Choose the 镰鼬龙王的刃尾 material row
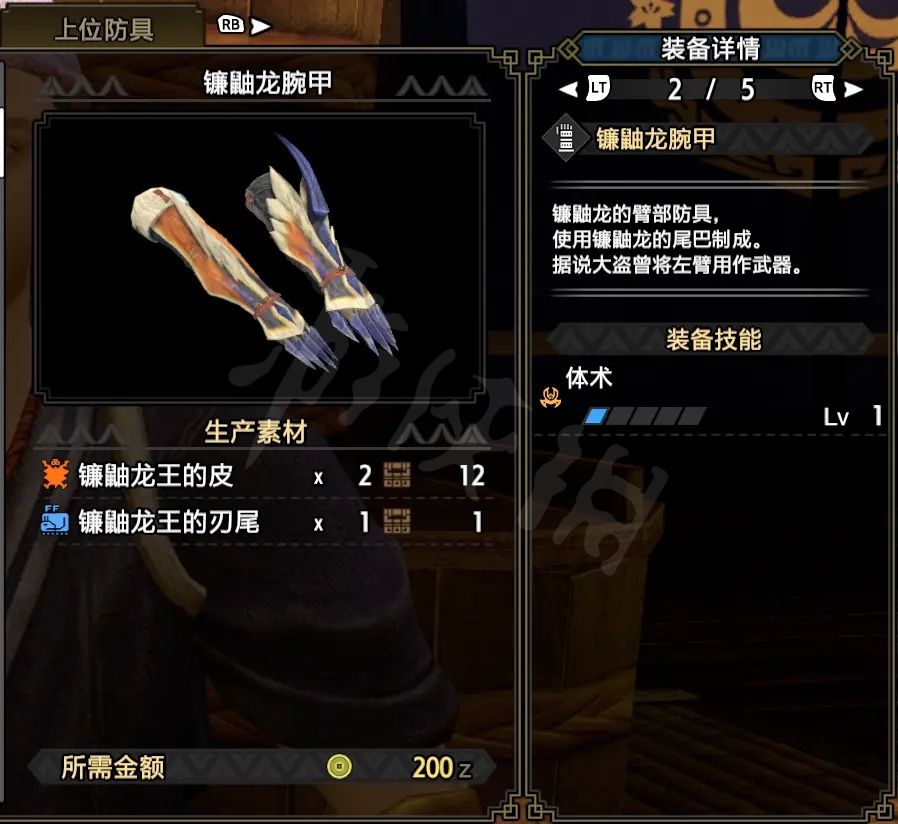898x824 pixels. pyautogui.click(x=263, y=522)
